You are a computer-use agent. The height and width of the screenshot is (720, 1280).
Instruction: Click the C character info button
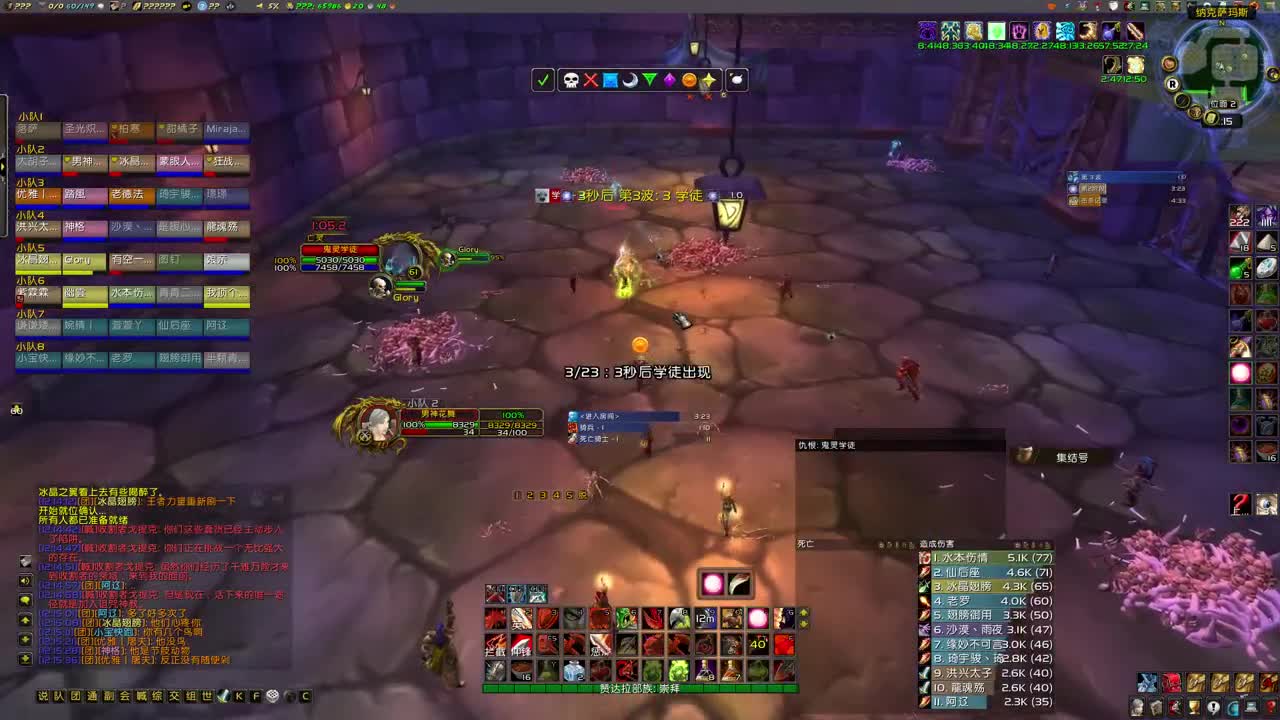pyautogui.click(x=306, y=696)
